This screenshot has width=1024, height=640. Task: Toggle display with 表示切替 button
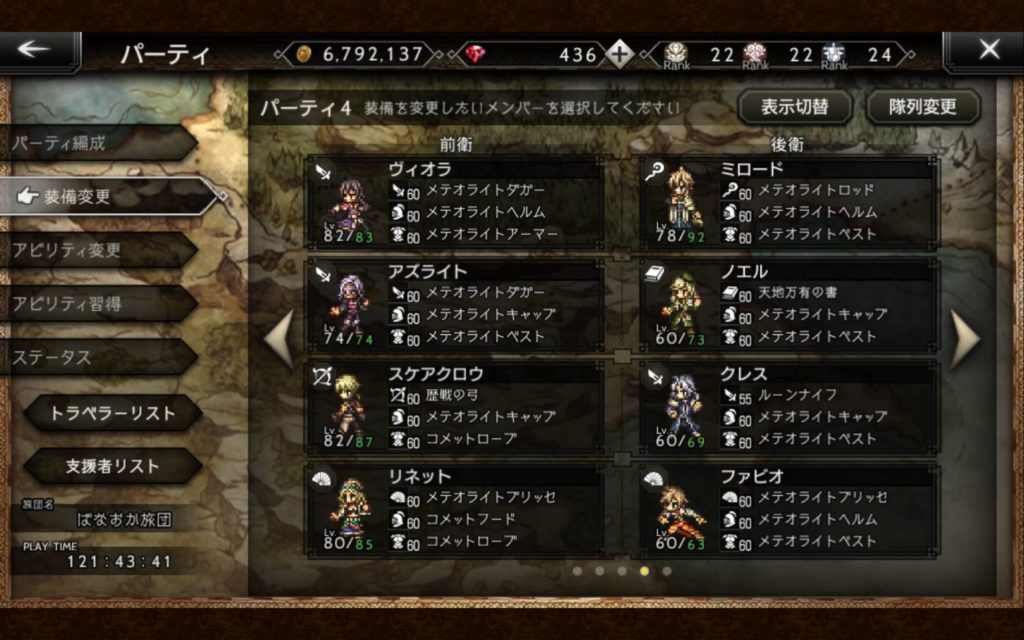795,106
